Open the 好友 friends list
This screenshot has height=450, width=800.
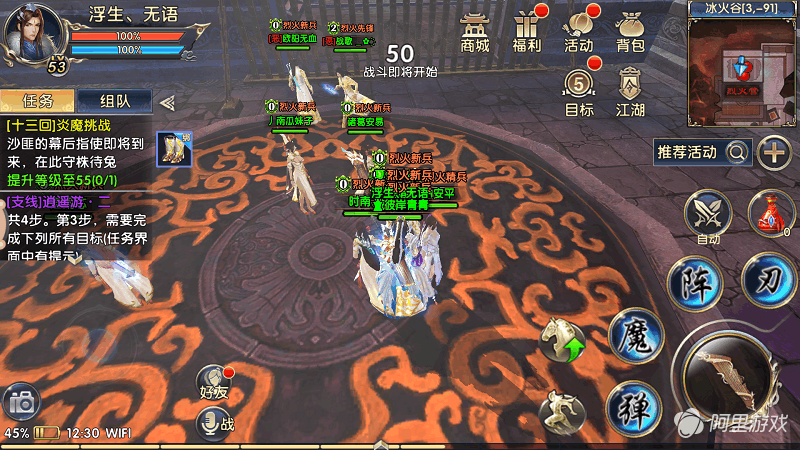[x=214, y=384]
